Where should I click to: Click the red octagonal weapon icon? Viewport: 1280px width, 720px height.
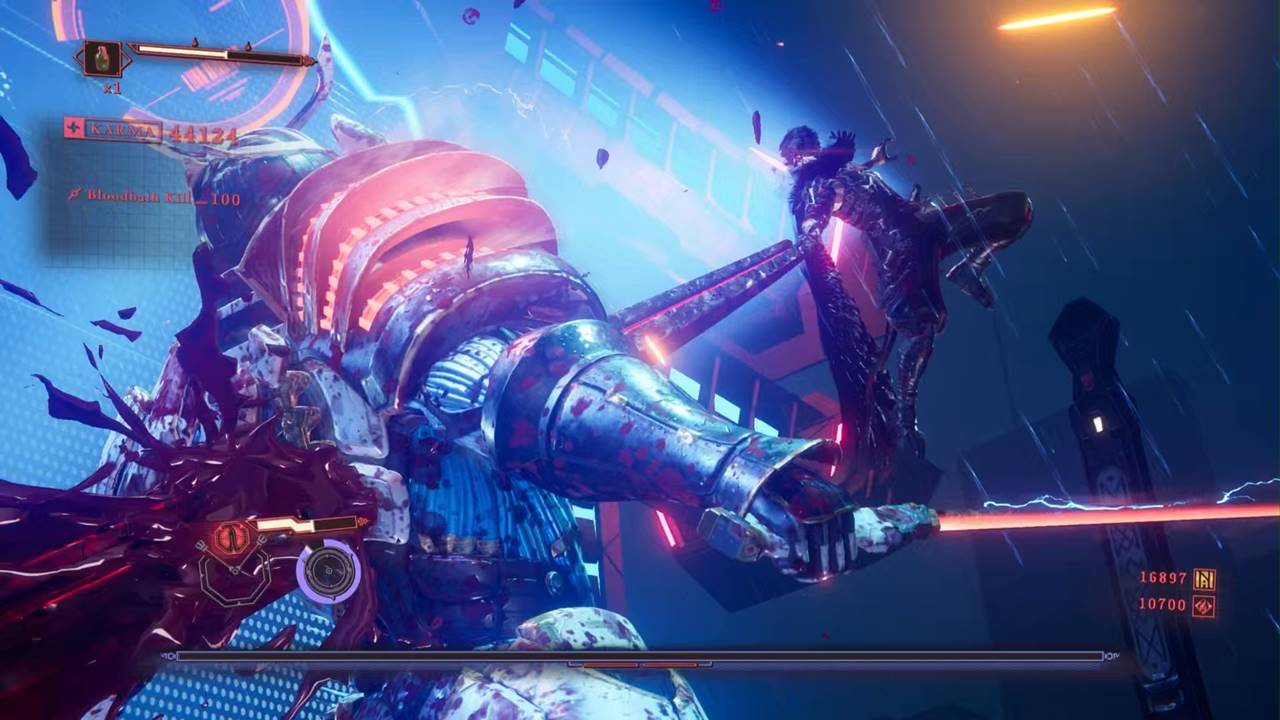232,537
